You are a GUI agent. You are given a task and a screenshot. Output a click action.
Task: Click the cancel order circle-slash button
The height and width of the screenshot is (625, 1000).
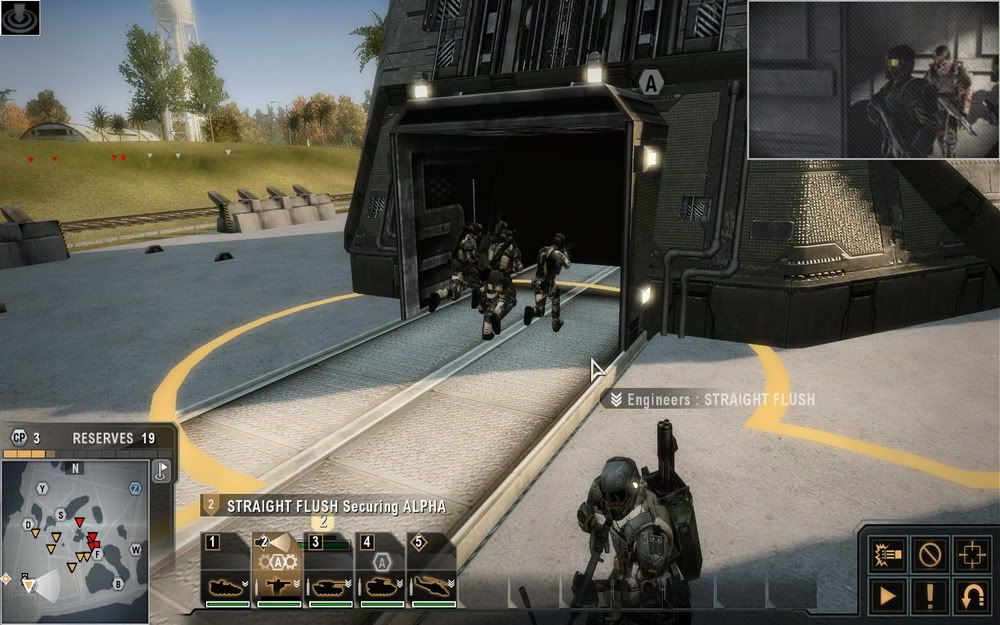click(931, 552)
